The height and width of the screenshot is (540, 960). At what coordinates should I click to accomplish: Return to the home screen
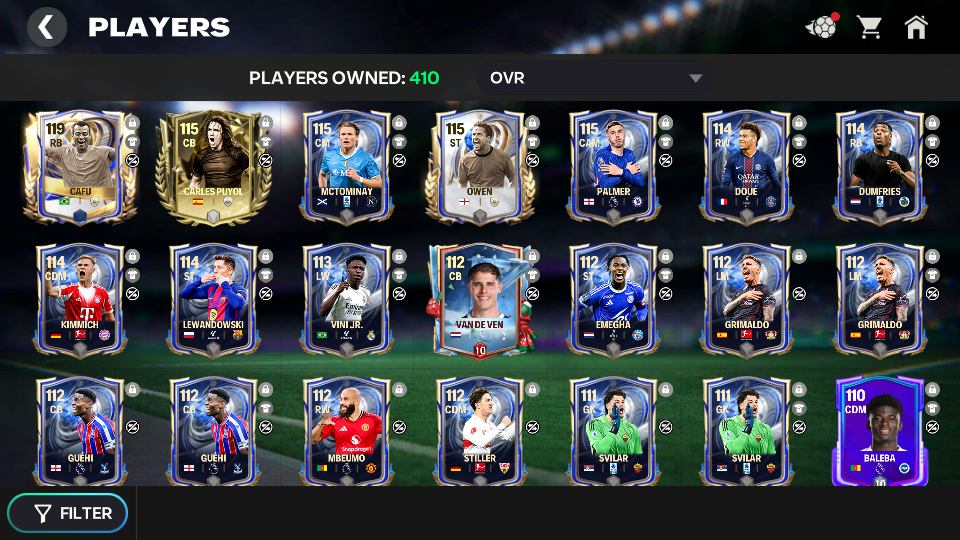pyautogui.click(x=916, y=27)
